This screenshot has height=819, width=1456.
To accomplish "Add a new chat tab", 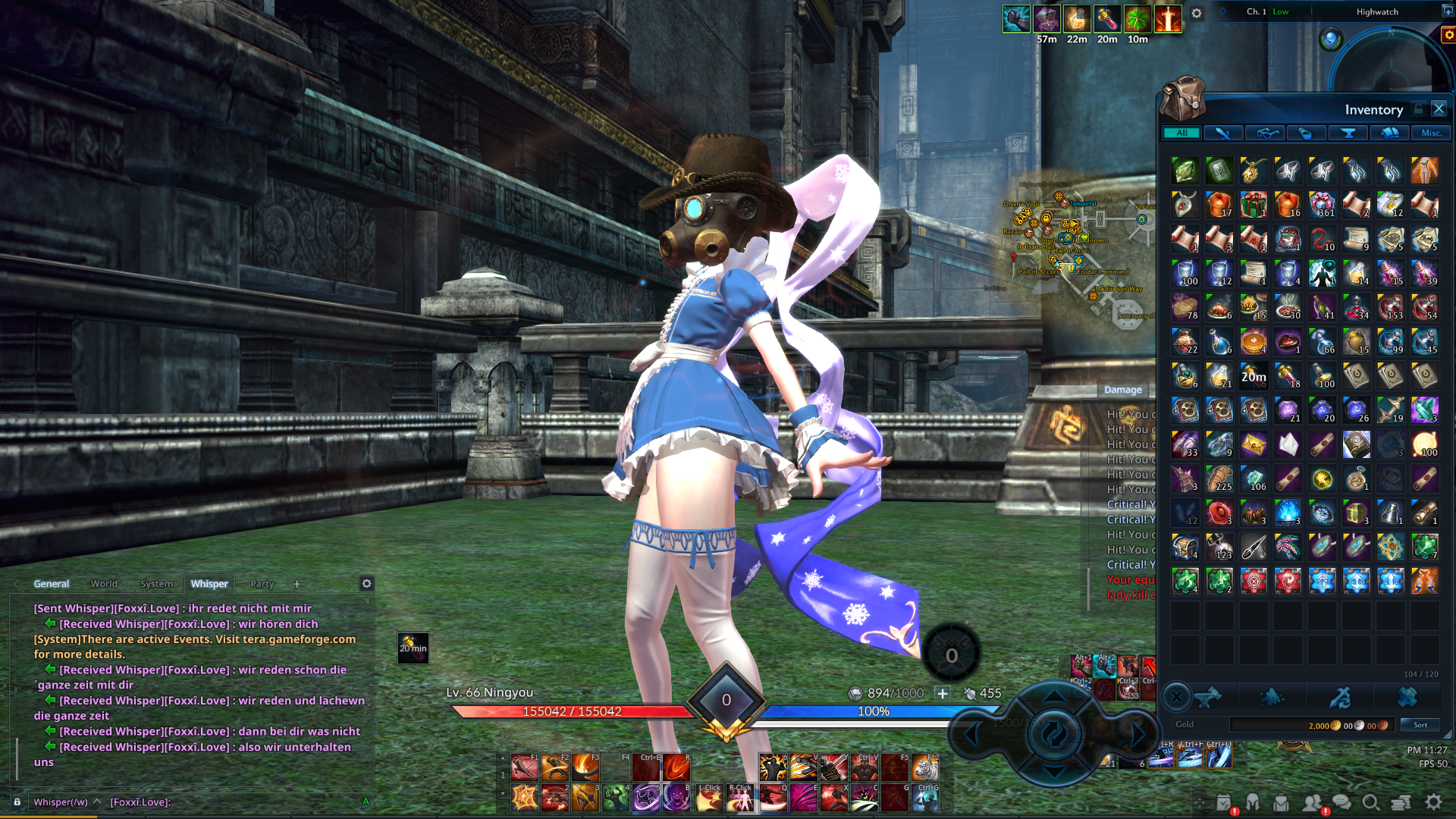I will click(x=297, y=584).
